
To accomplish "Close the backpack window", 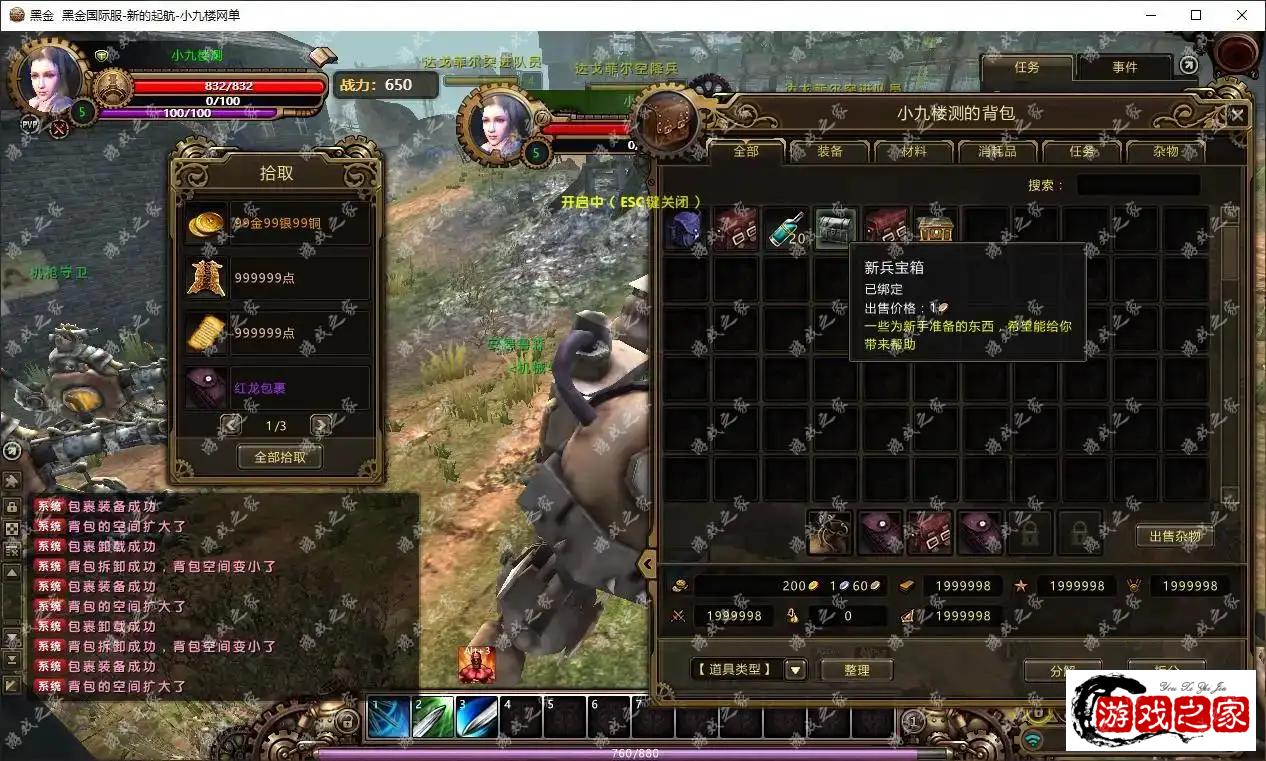I will pyautogui.click(x=1237, y=115).
